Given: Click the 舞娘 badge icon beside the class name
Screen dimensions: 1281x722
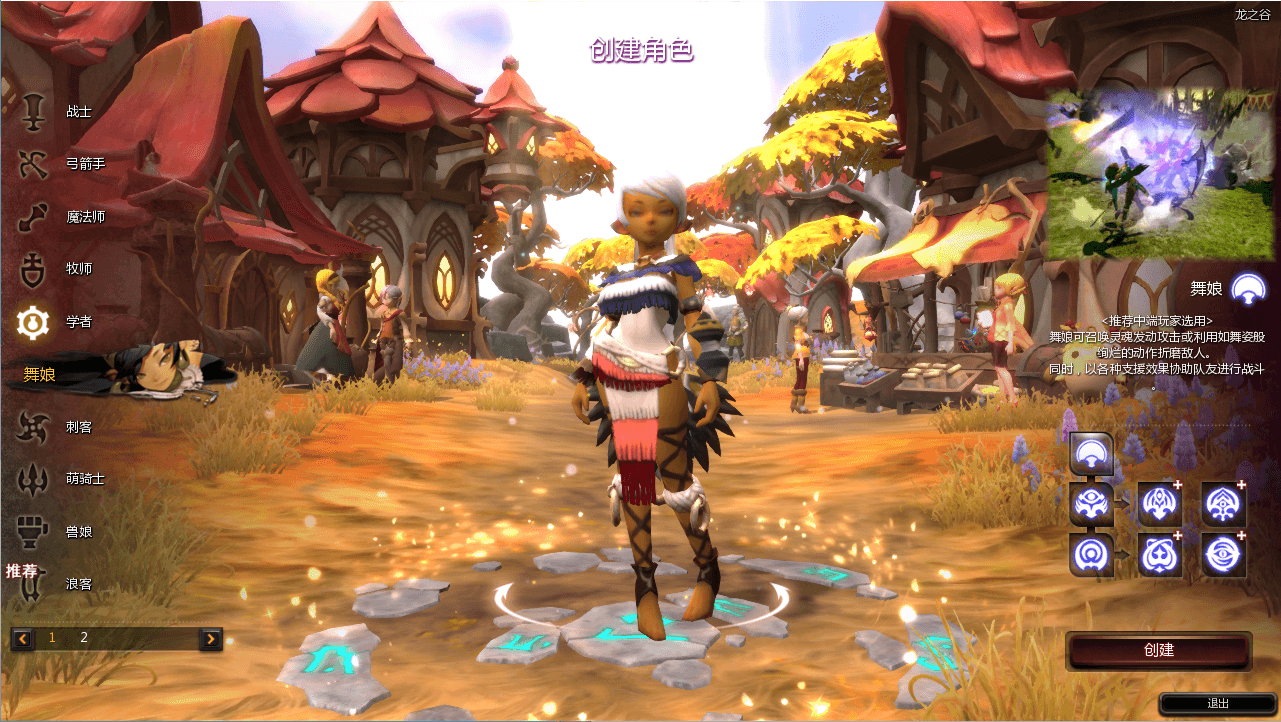Looking at the screenshot, I should [1247, 288].
